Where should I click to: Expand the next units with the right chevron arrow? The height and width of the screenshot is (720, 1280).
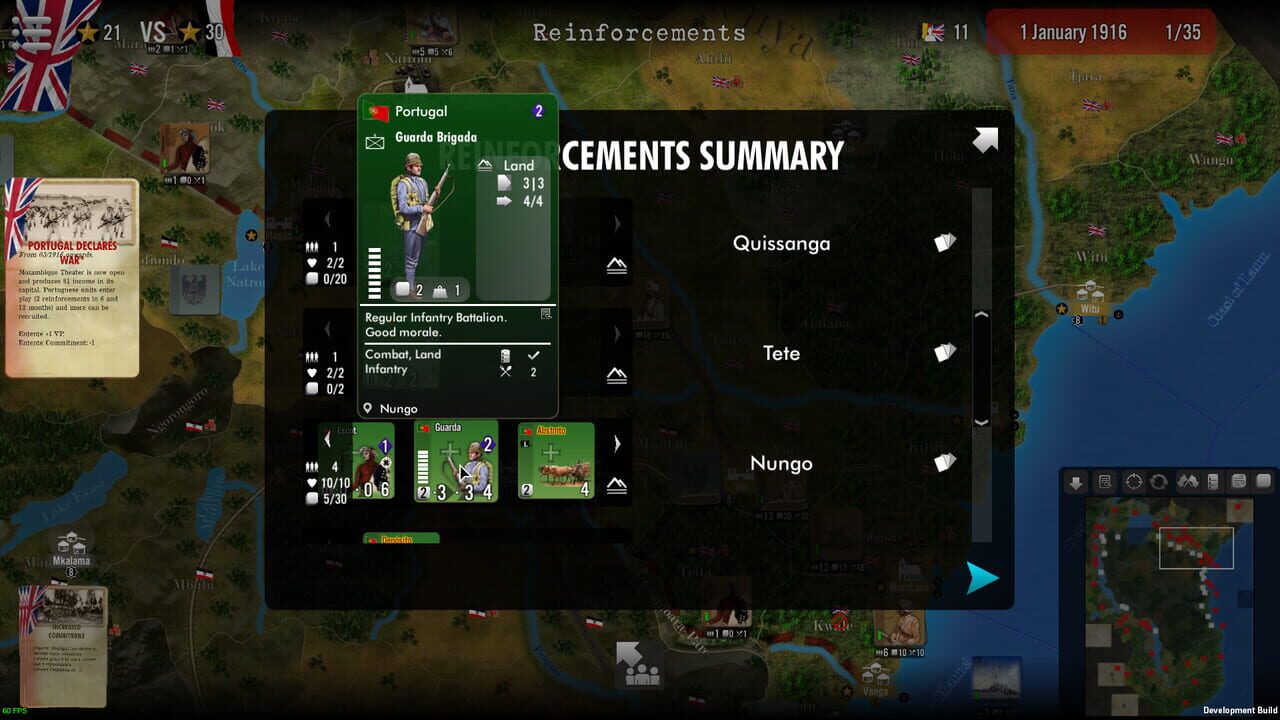coord(617,444)
